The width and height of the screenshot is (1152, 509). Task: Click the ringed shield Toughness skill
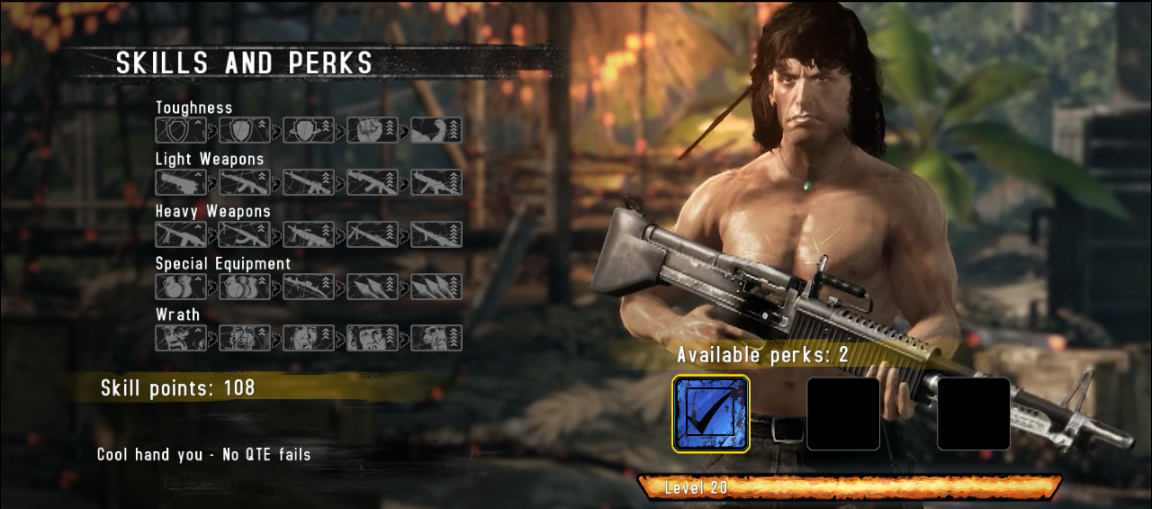pyautogui.click(x=309, y=130)
